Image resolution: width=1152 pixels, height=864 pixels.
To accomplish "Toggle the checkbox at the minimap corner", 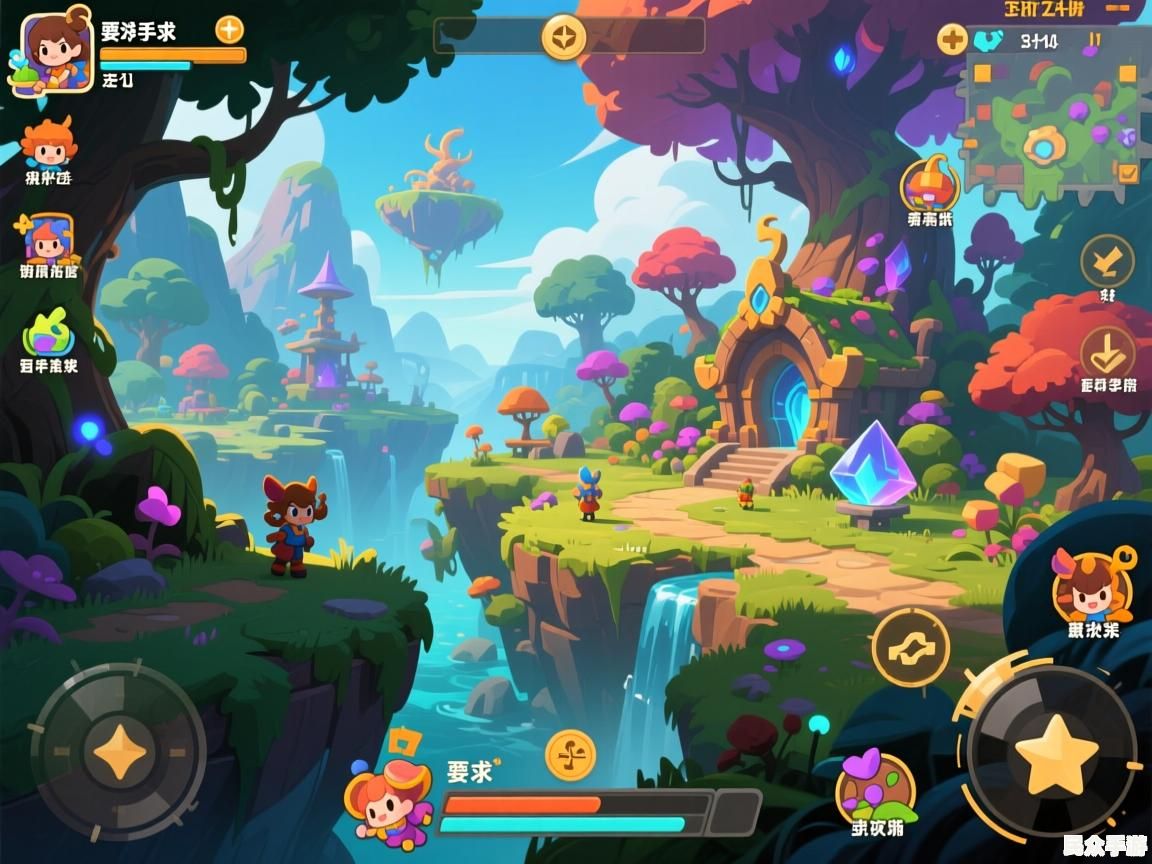I will coord(1128,173).
